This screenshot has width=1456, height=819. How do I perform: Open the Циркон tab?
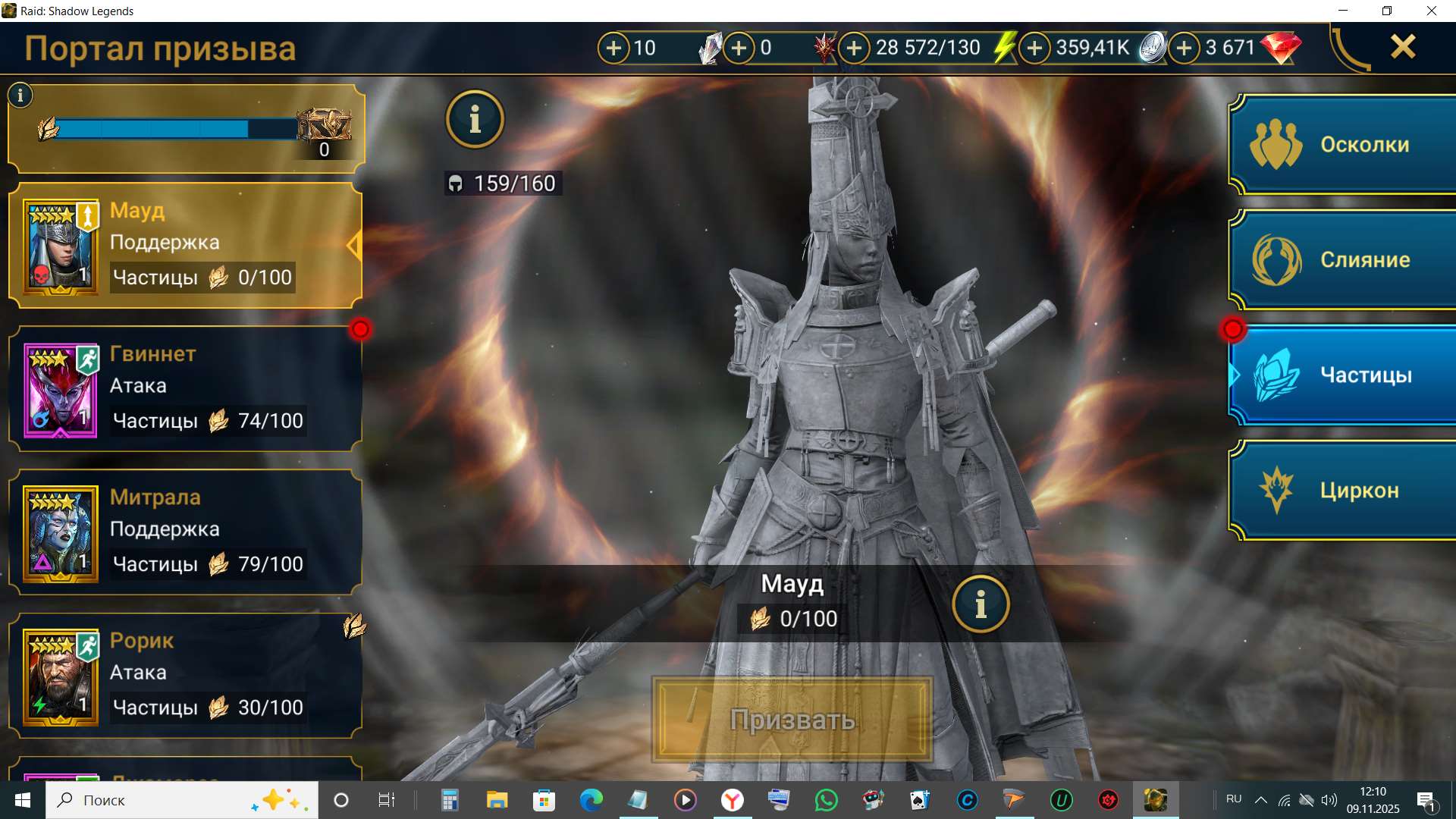tap(1344, 490)
